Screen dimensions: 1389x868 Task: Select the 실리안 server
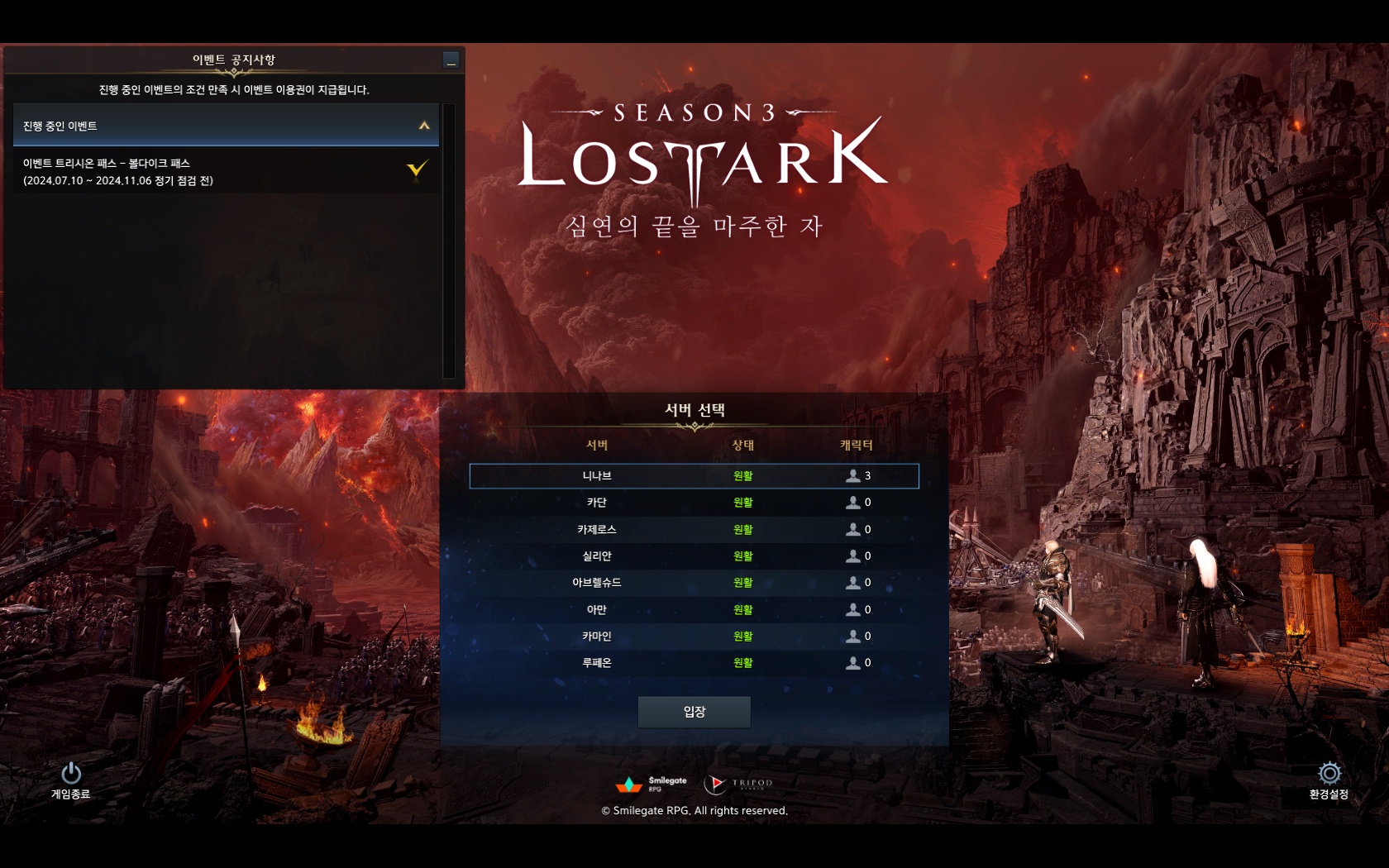pyautogui.click(x=694, y=556)
